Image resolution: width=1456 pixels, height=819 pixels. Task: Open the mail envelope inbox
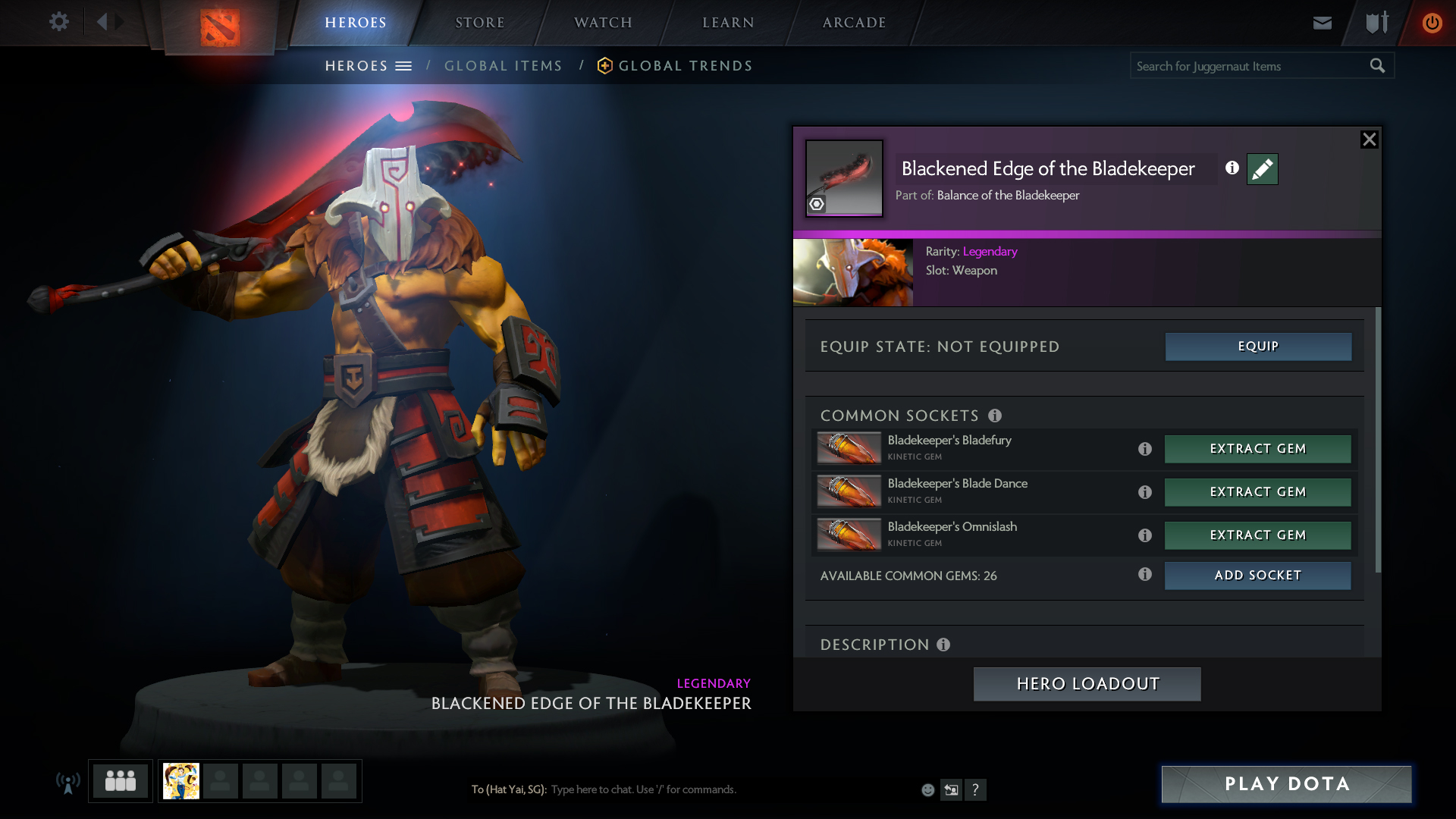tap(1322, 23)
